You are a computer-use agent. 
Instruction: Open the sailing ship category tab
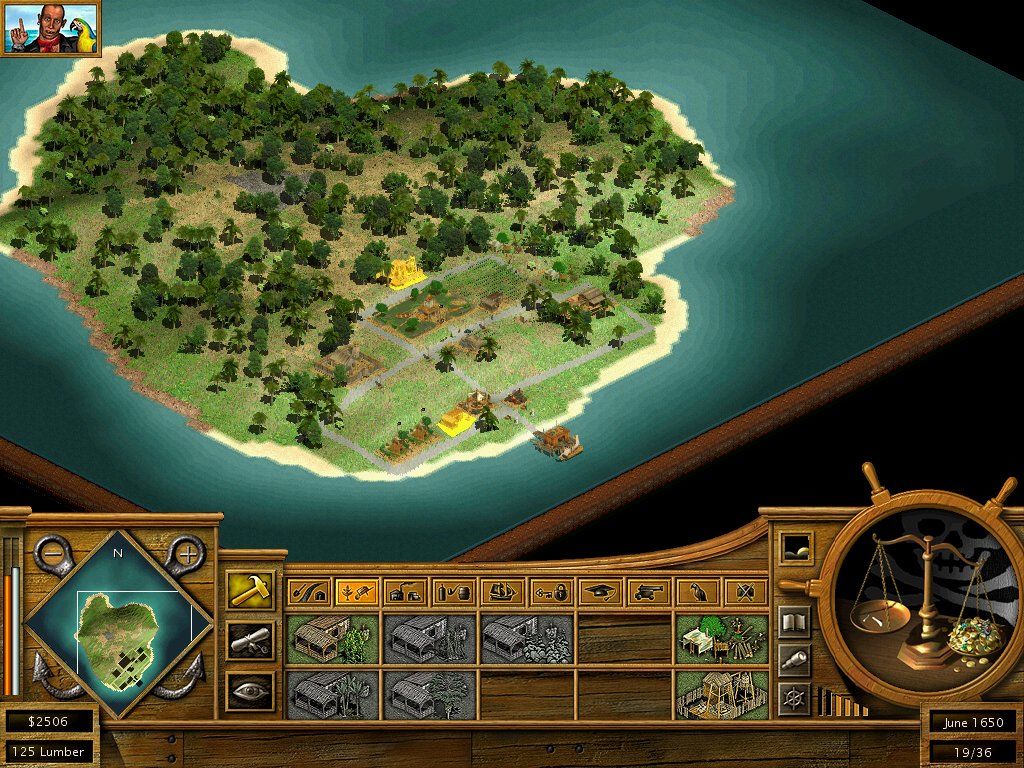[x=502, y=593]
